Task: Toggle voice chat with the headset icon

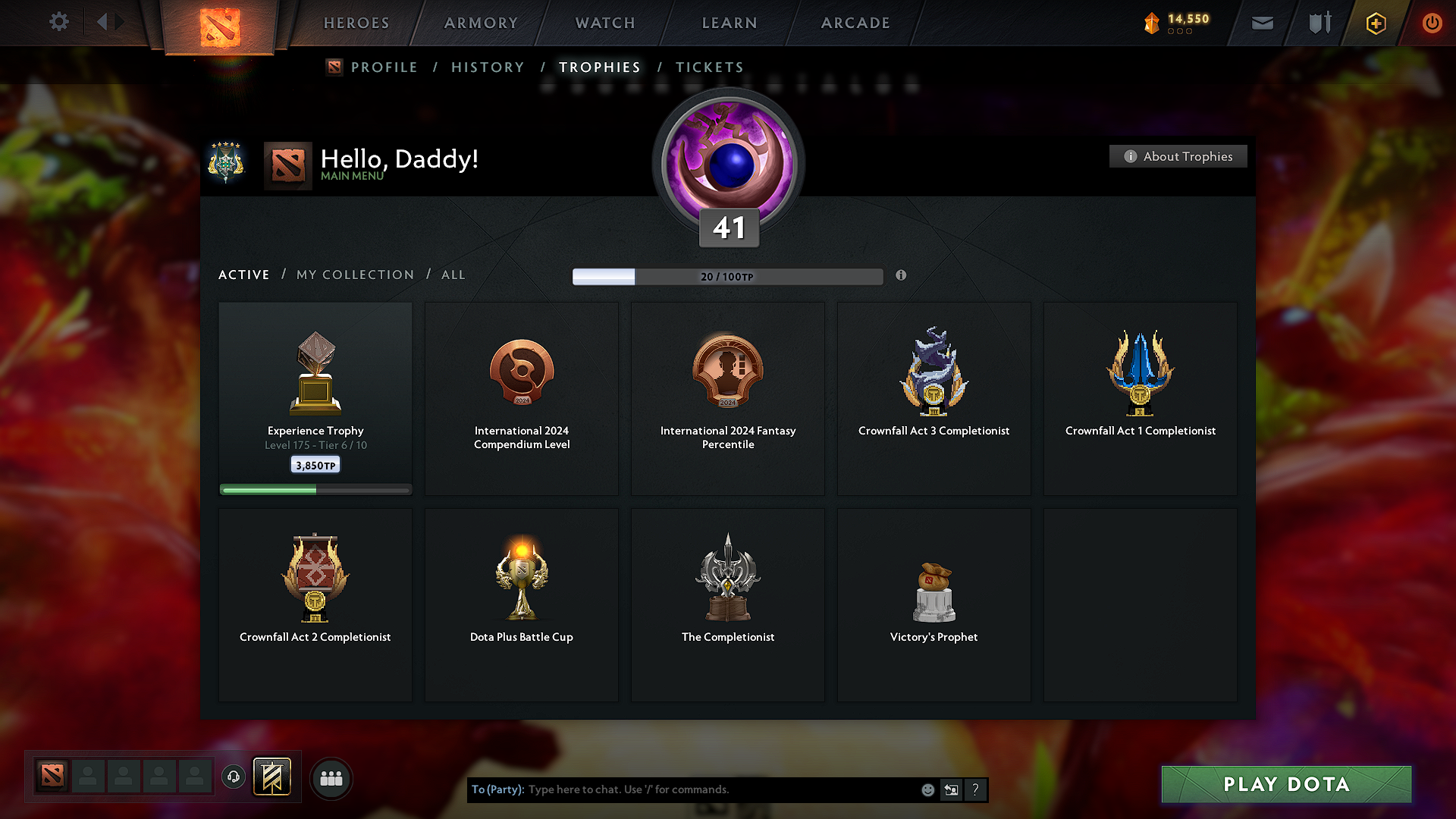Action: [233, 777]
